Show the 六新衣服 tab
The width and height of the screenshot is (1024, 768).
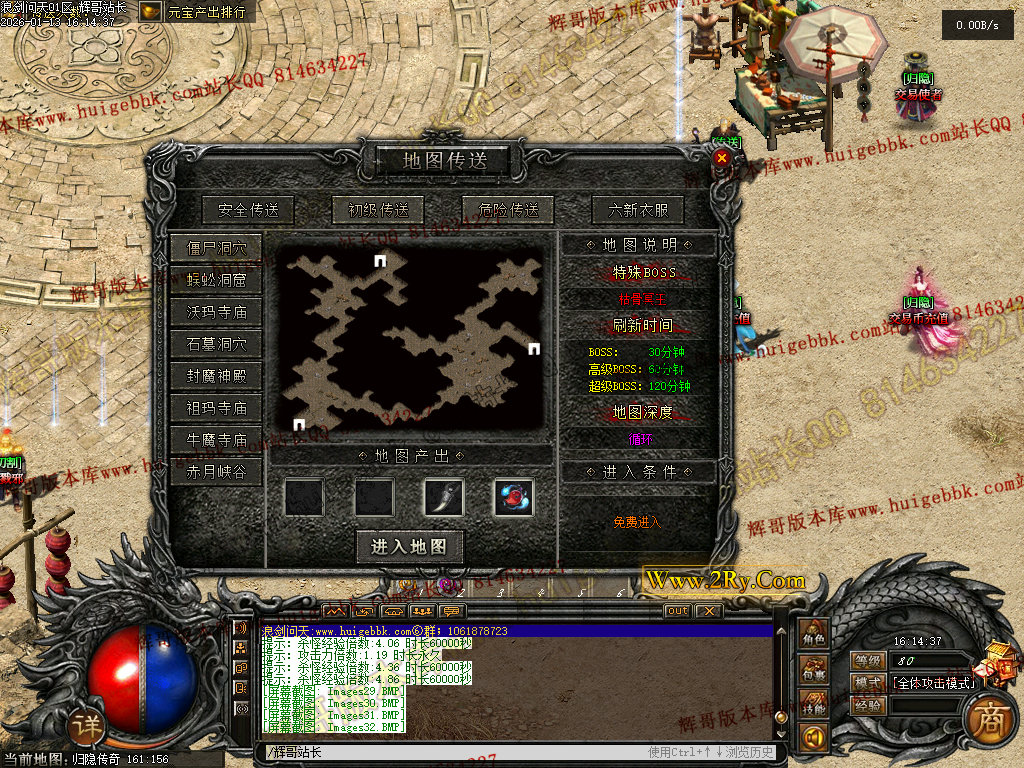point(638,210)
